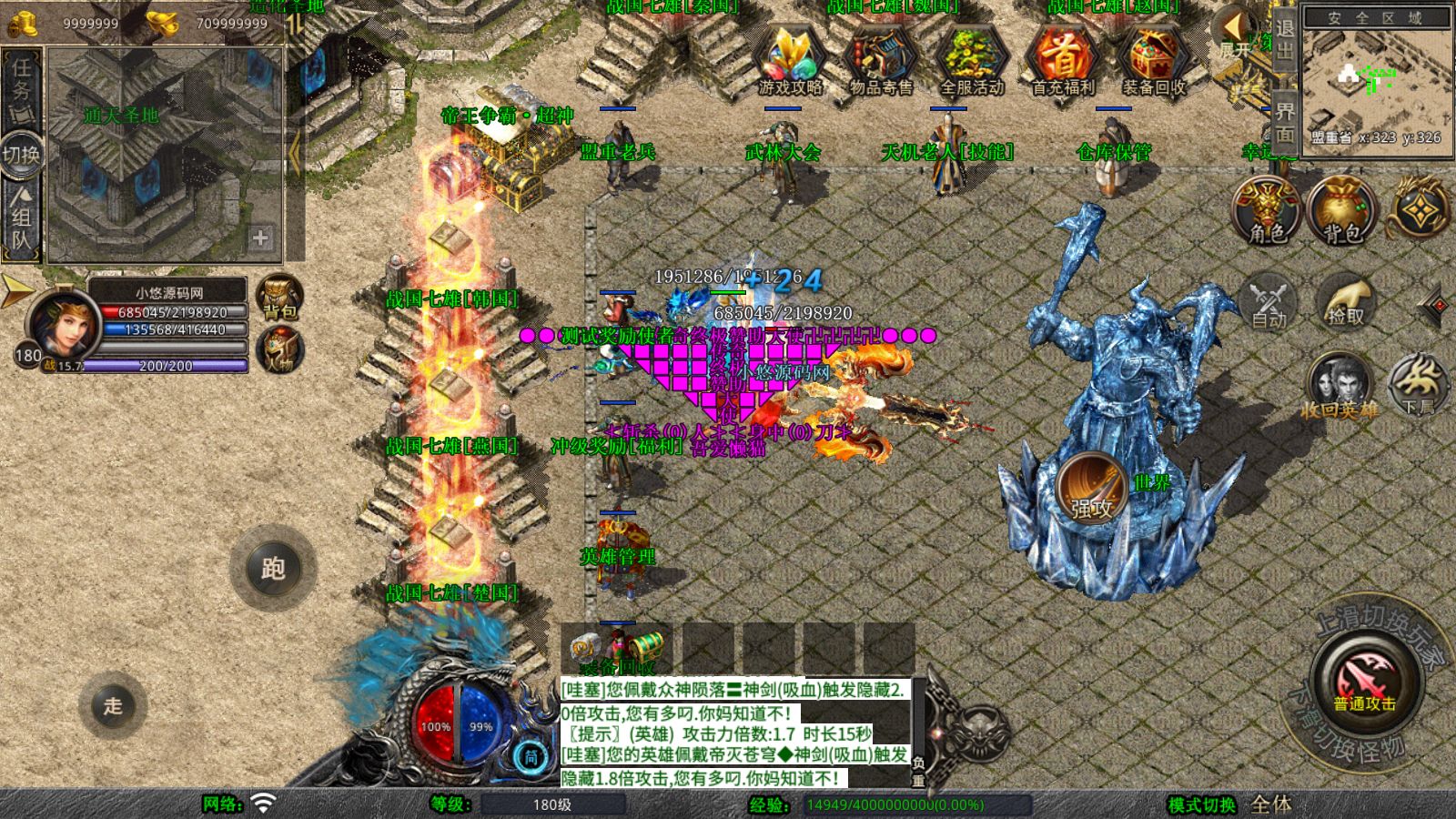Toggle 自动 auto-combat with crossed swords

(1268, 302)
